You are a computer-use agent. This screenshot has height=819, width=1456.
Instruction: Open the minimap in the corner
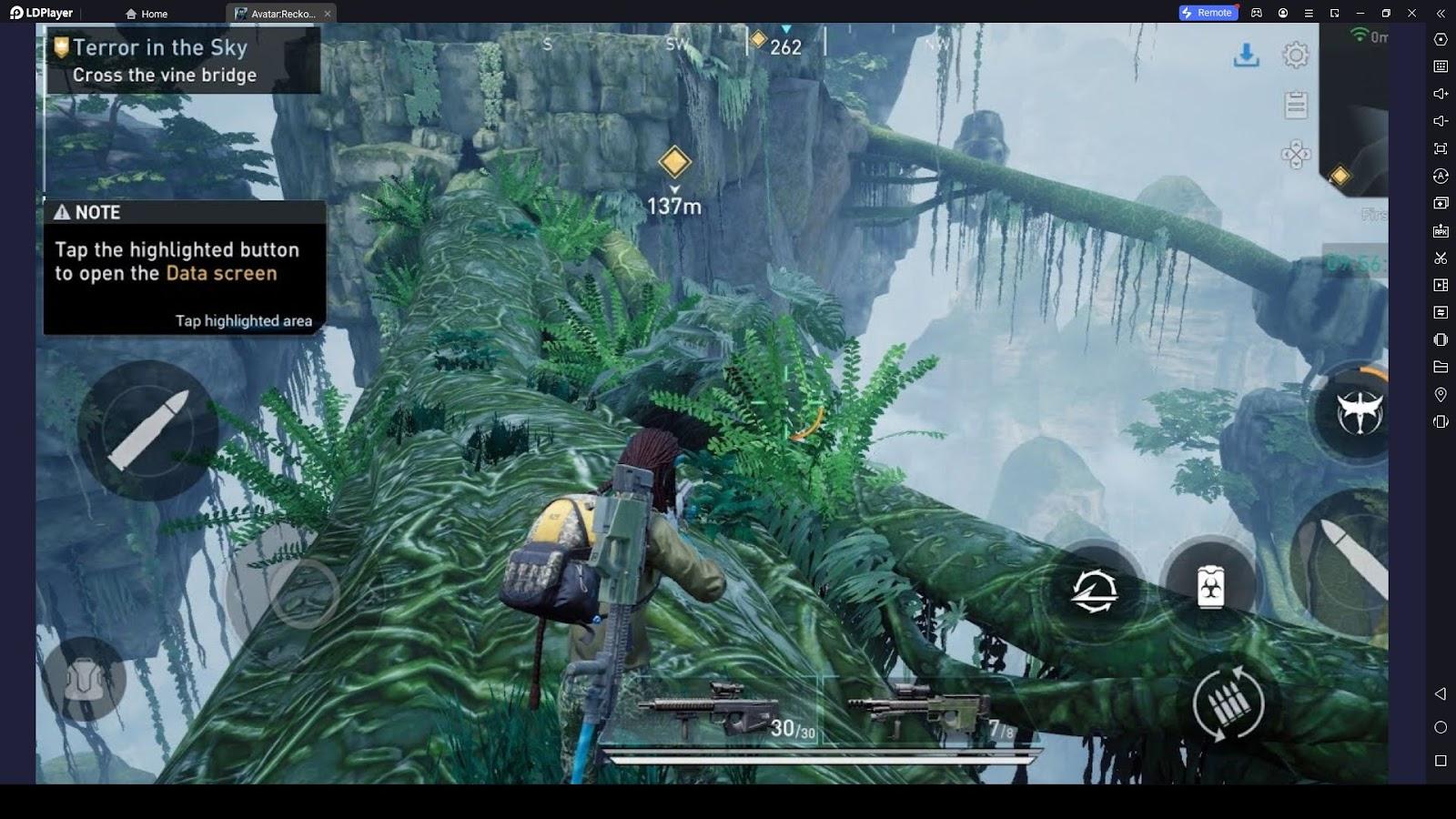pos(1356,109)
